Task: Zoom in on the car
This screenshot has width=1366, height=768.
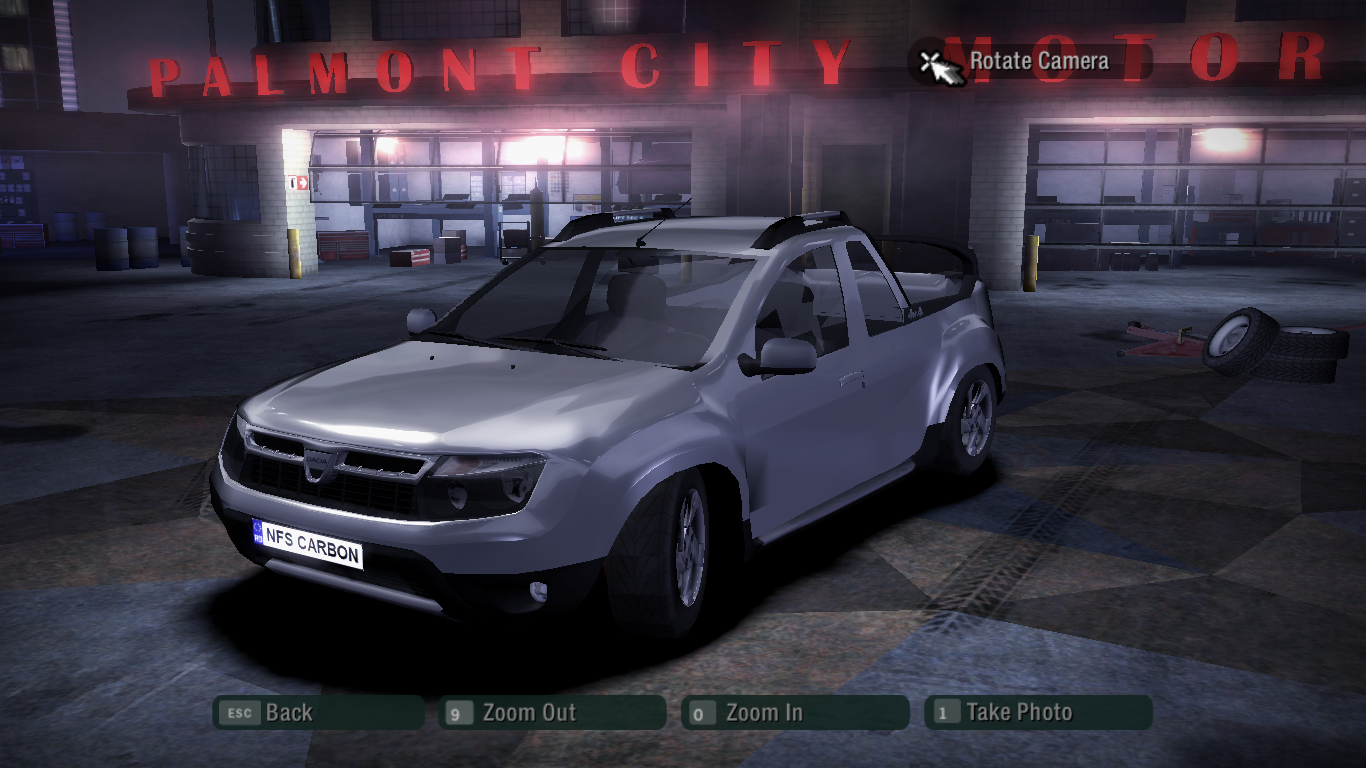Action: [794, 713]
